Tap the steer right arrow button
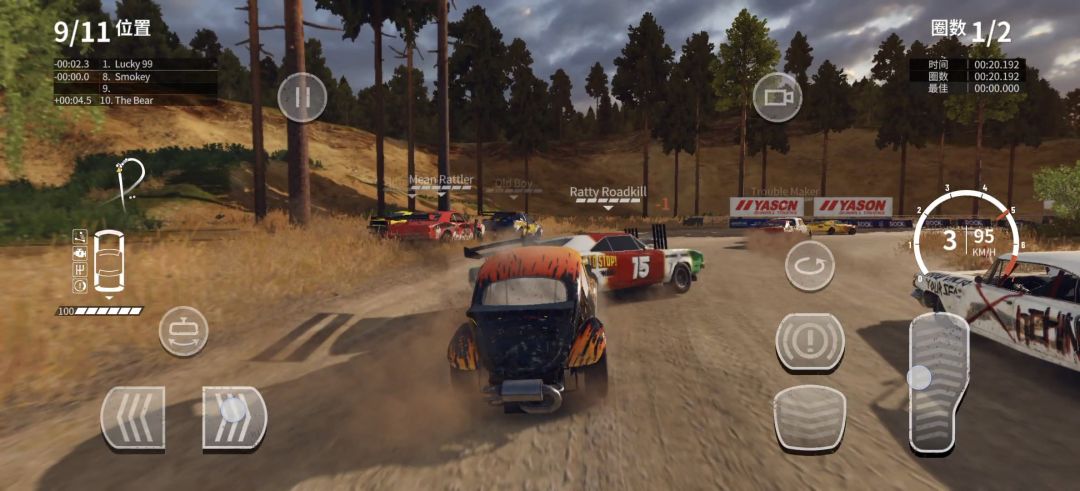The width and height of the screenshot is (1080, 491). (234, 417)
